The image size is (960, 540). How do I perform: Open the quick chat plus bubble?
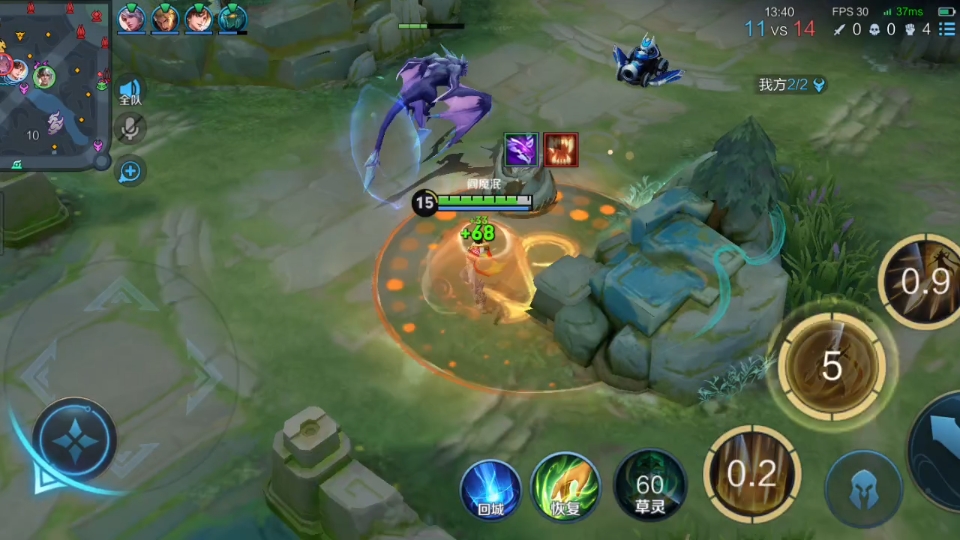[x=130, y=170]
